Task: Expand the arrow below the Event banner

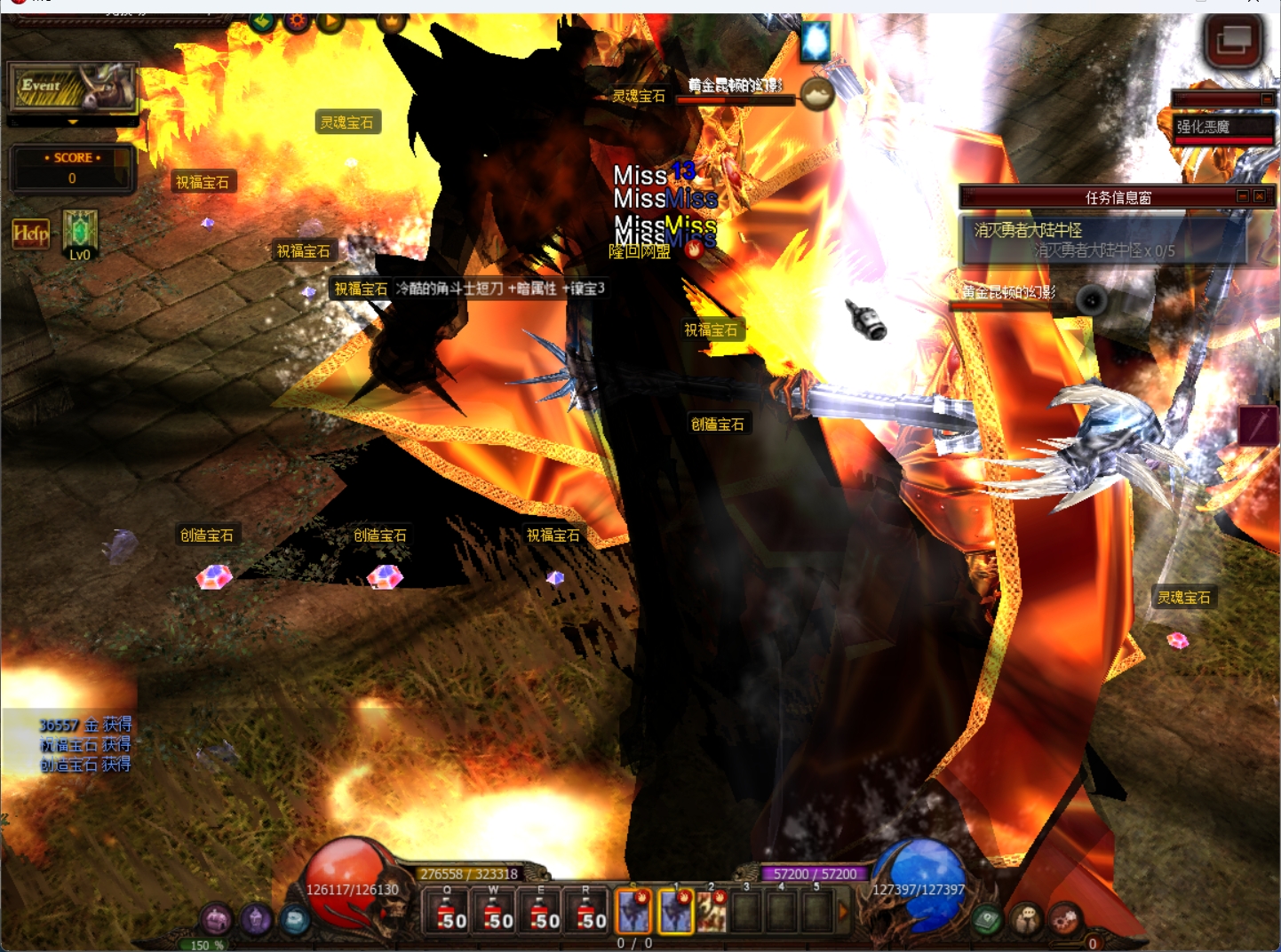Action: tap(73, 123)
